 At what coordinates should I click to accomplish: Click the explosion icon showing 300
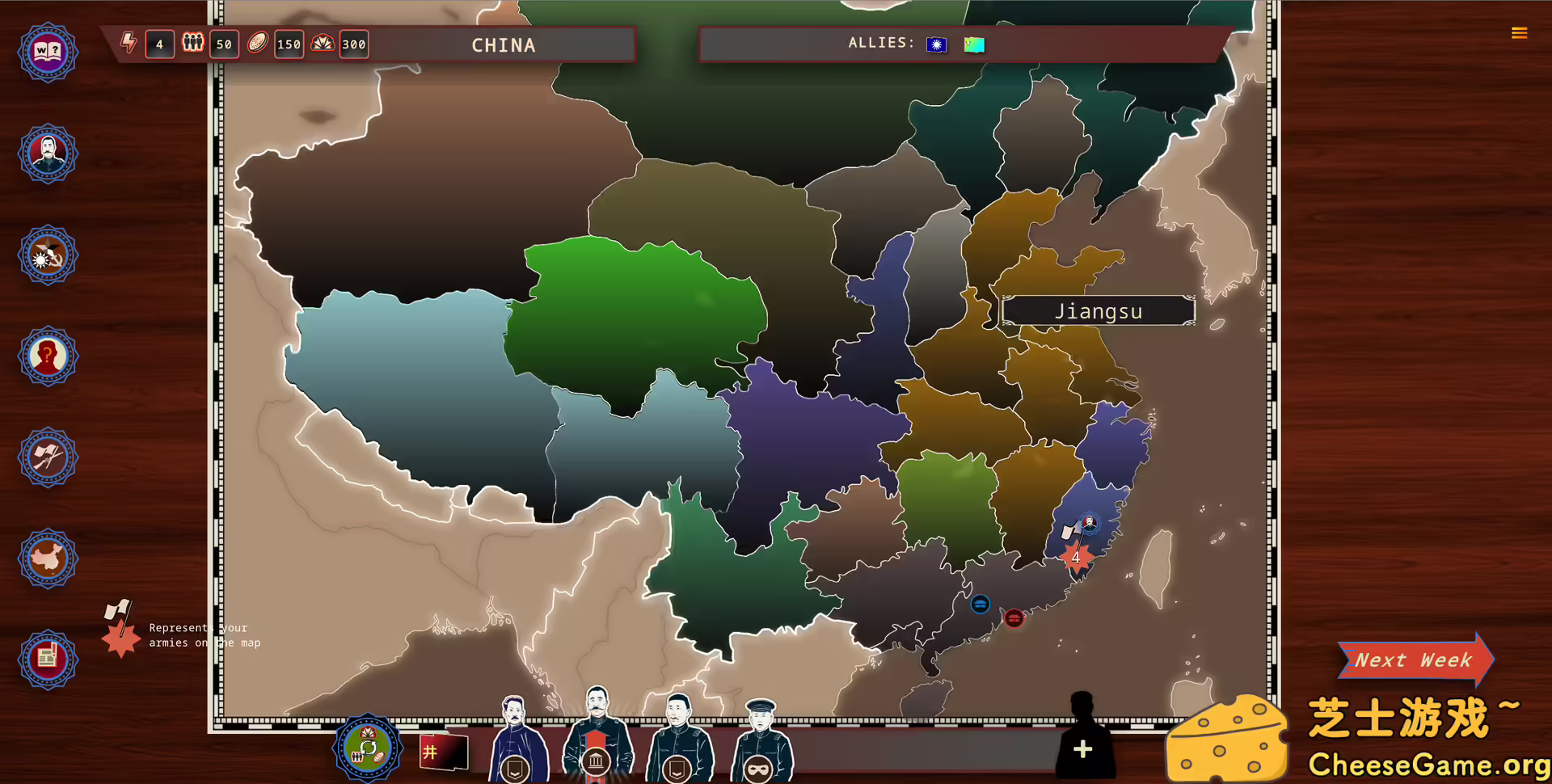tap(322, 44)
